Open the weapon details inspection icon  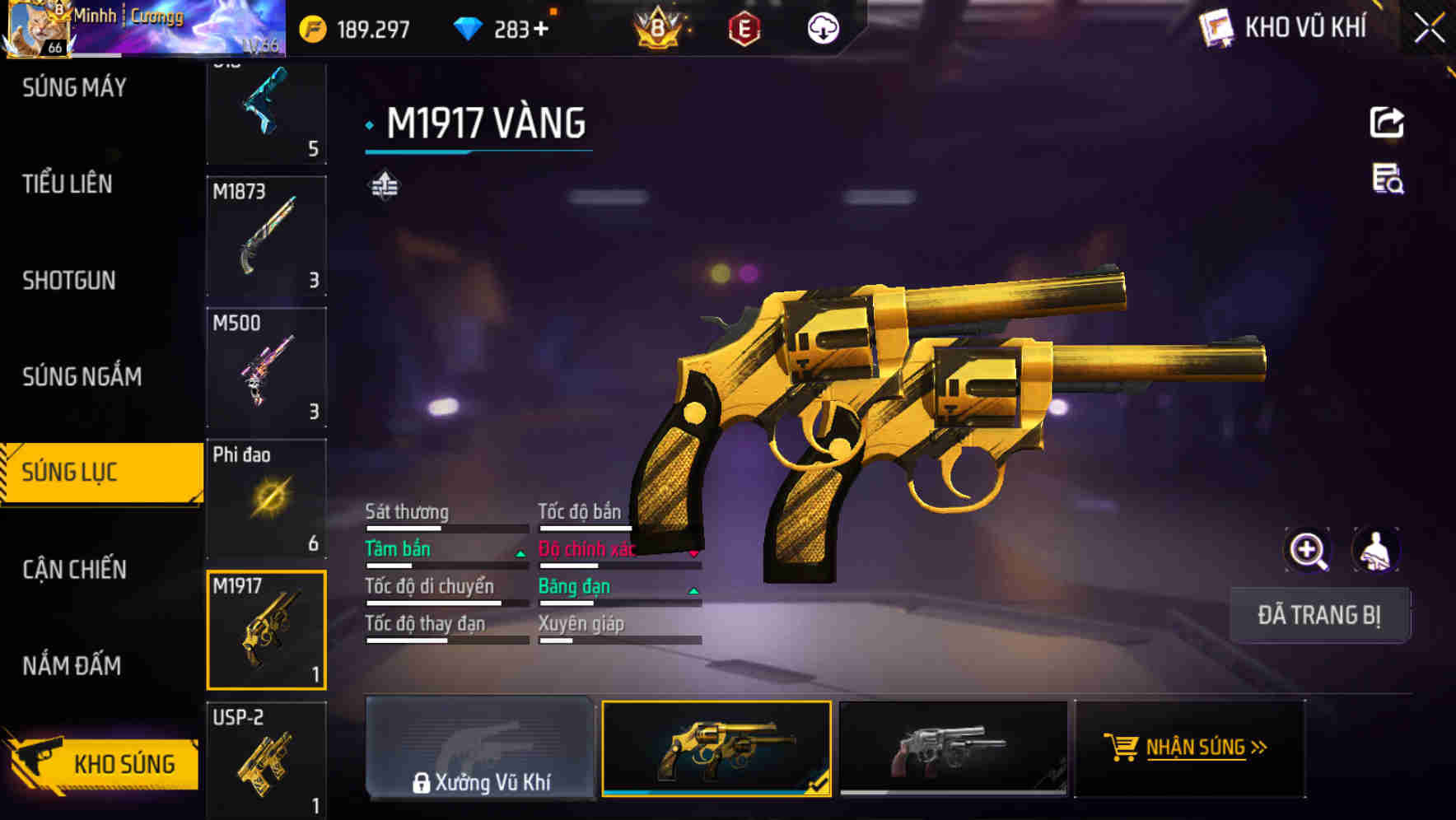[x=1388, y=185]
